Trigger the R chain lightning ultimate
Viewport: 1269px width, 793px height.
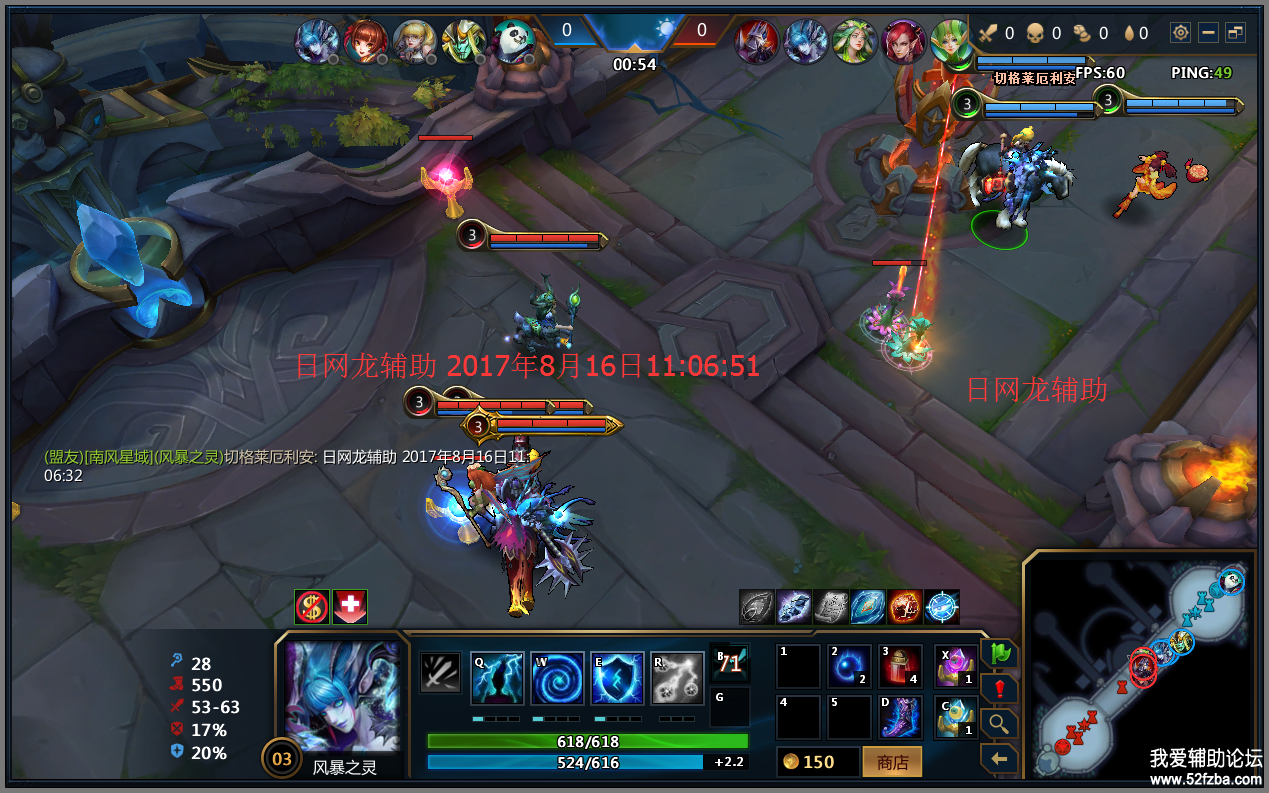[677, 679]
